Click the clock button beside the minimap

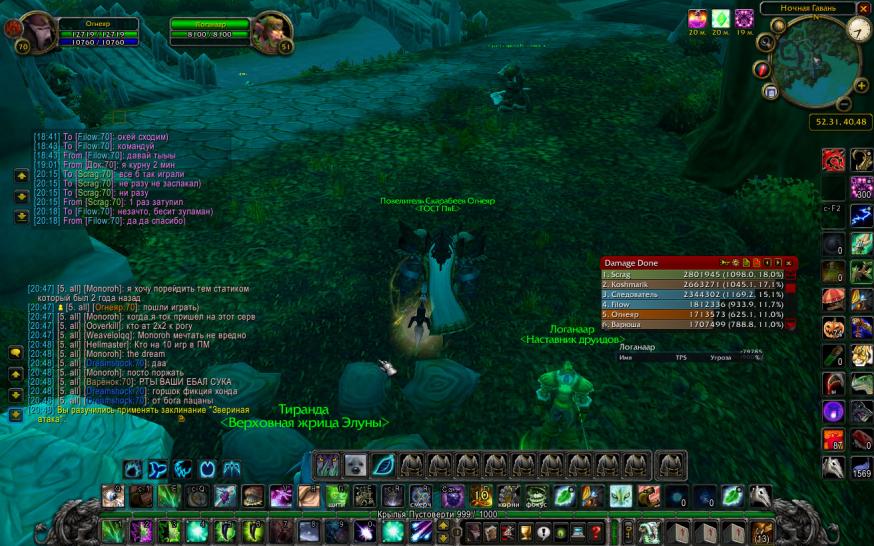click(x=859, y=30)
